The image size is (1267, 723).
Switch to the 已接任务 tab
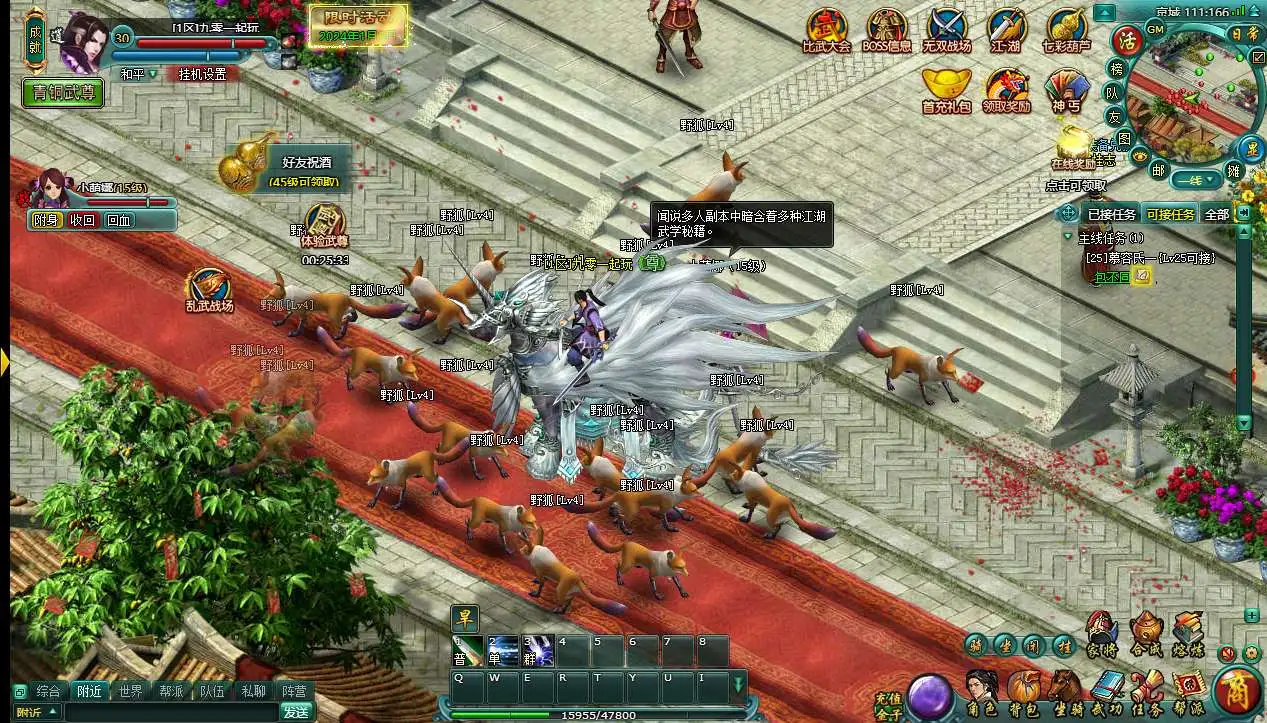coord(1111,214)
